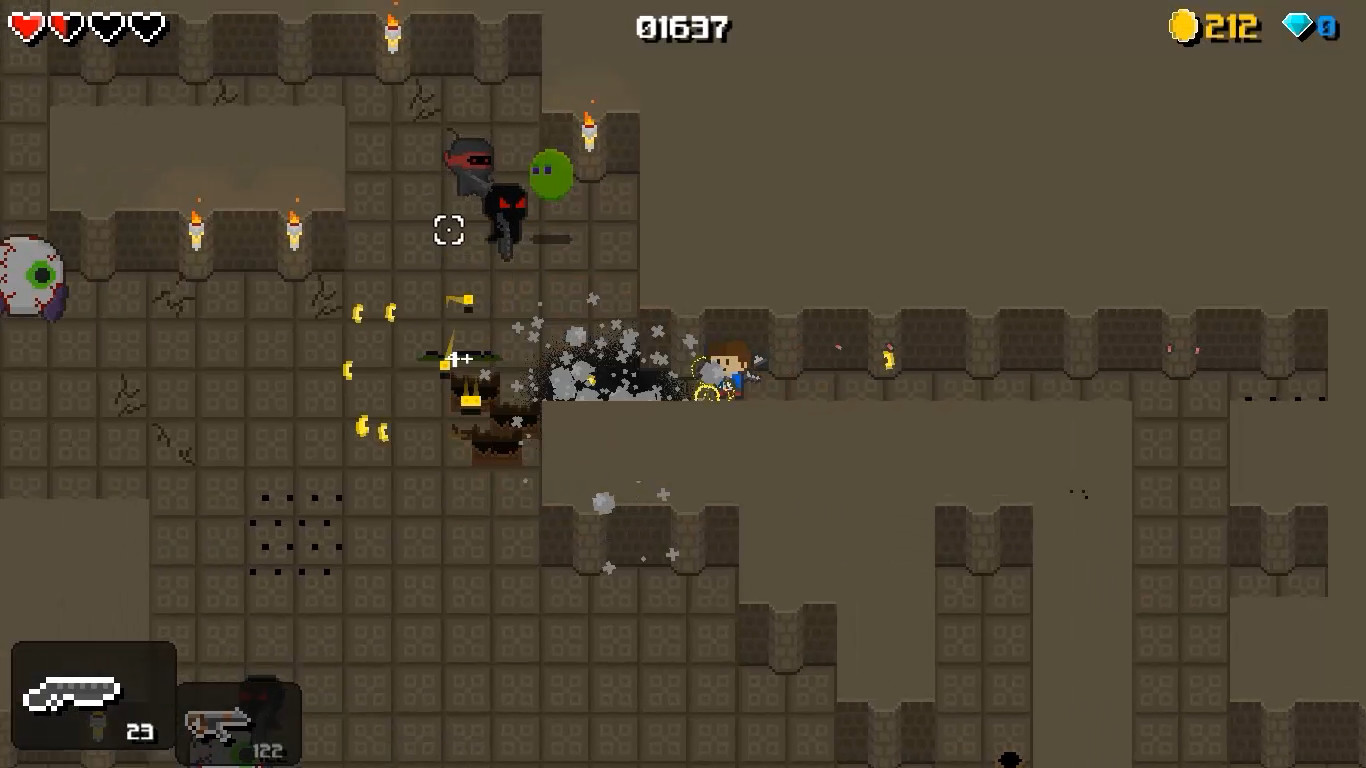Click the blue diamond gem counter icon
Viewport: 1366px width, 768px height.
click(1297, 25)
